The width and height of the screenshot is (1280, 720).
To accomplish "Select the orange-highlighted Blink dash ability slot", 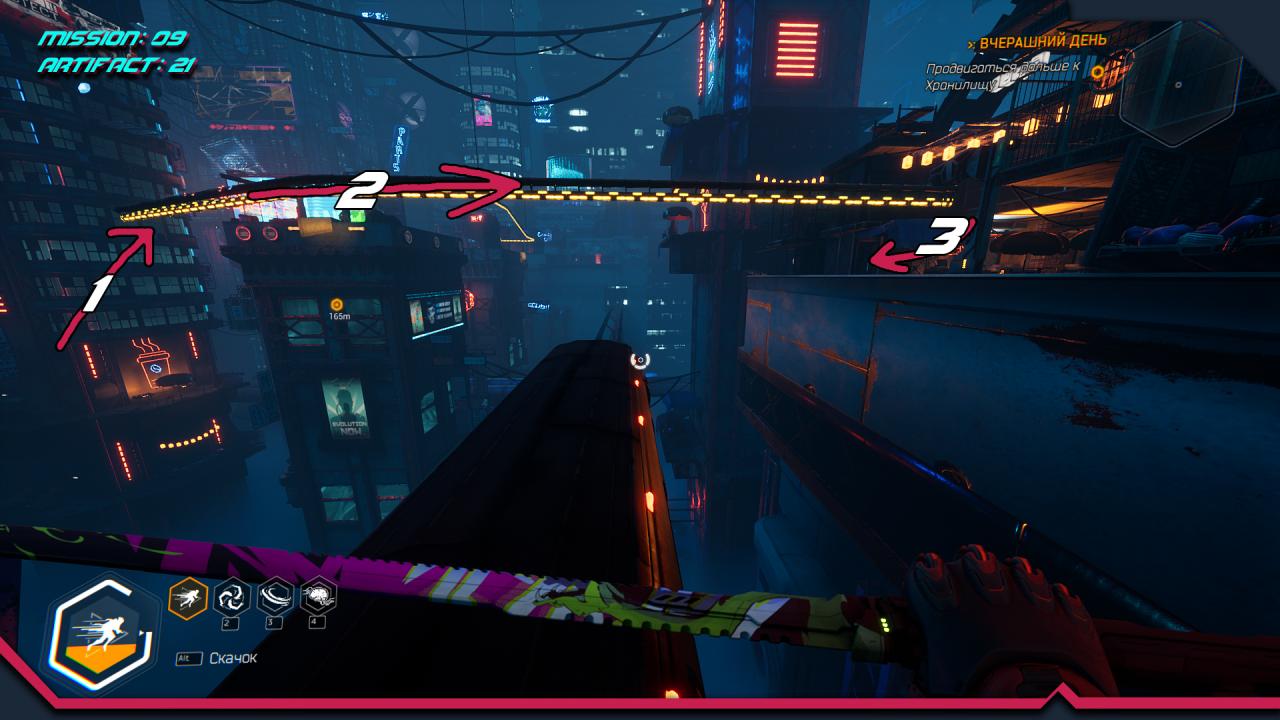I will pos(188,598).
